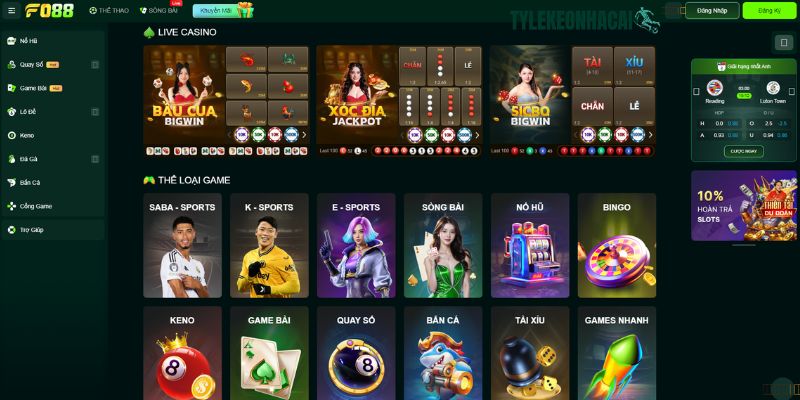This screenshot has height=400, width=800.
Task: Open Trợ Giúp help entry
Action: click(x=31, y=229)
